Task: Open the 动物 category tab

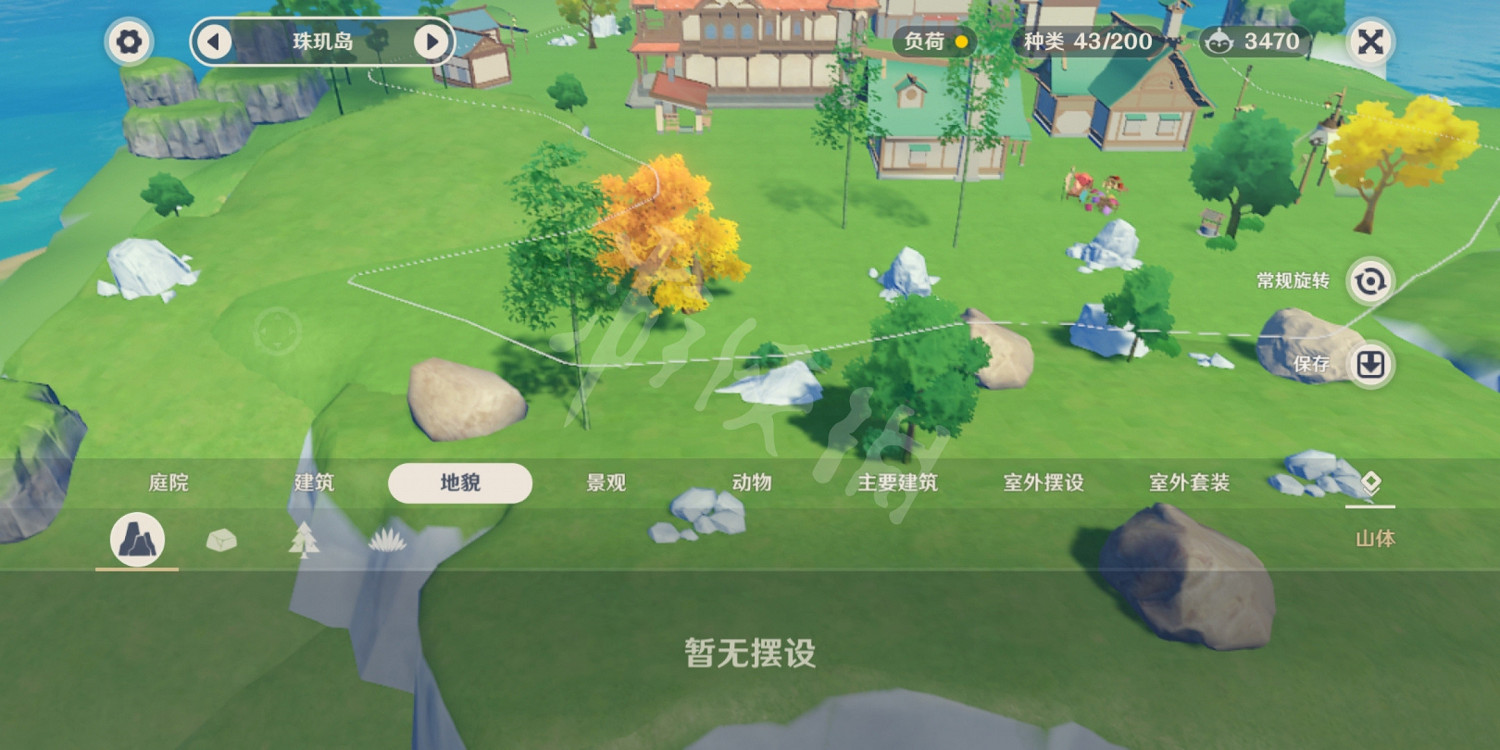Action: pyautogui.click(x=751, y=482)
